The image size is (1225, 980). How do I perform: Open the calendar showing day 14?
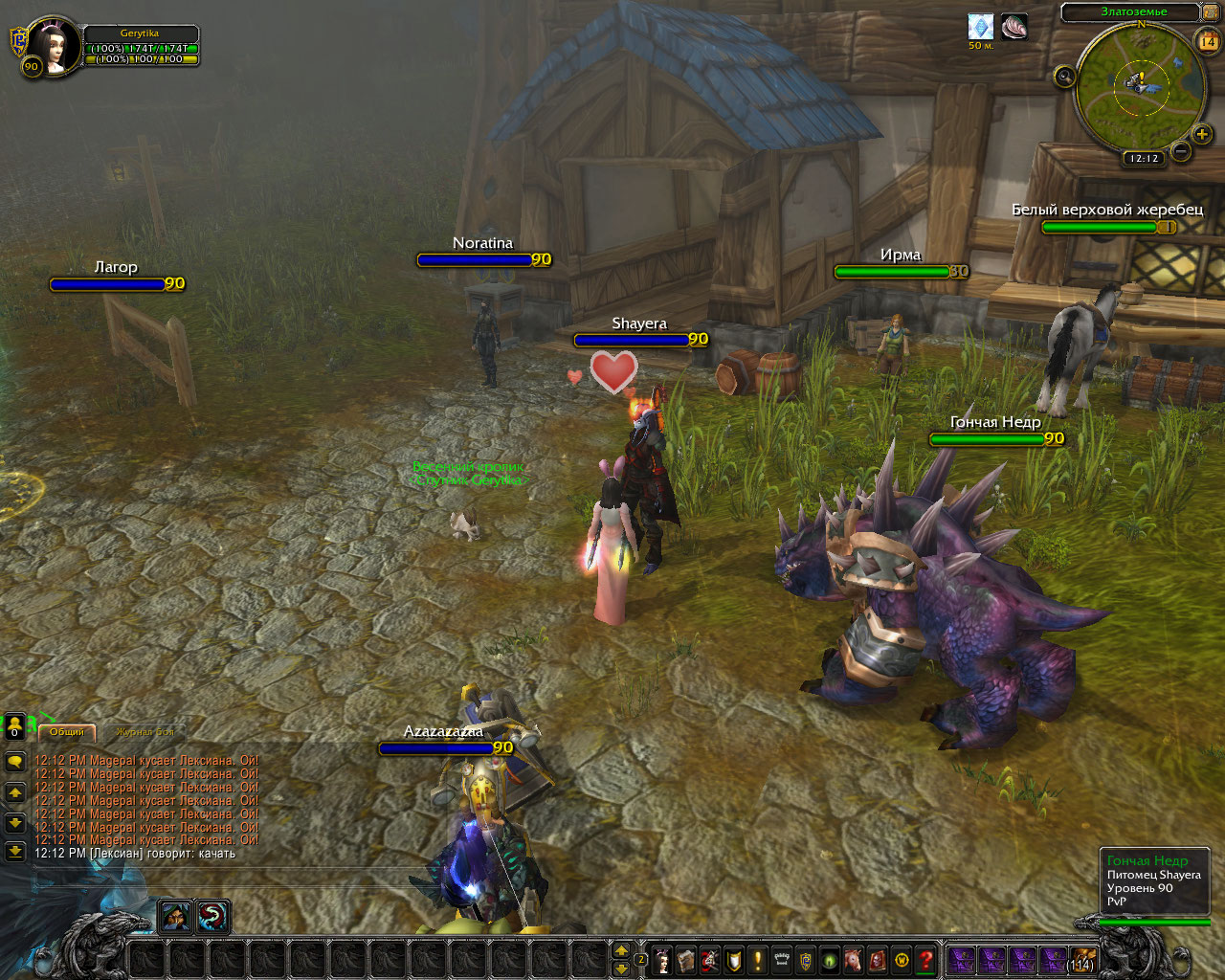coord(1207,40)
